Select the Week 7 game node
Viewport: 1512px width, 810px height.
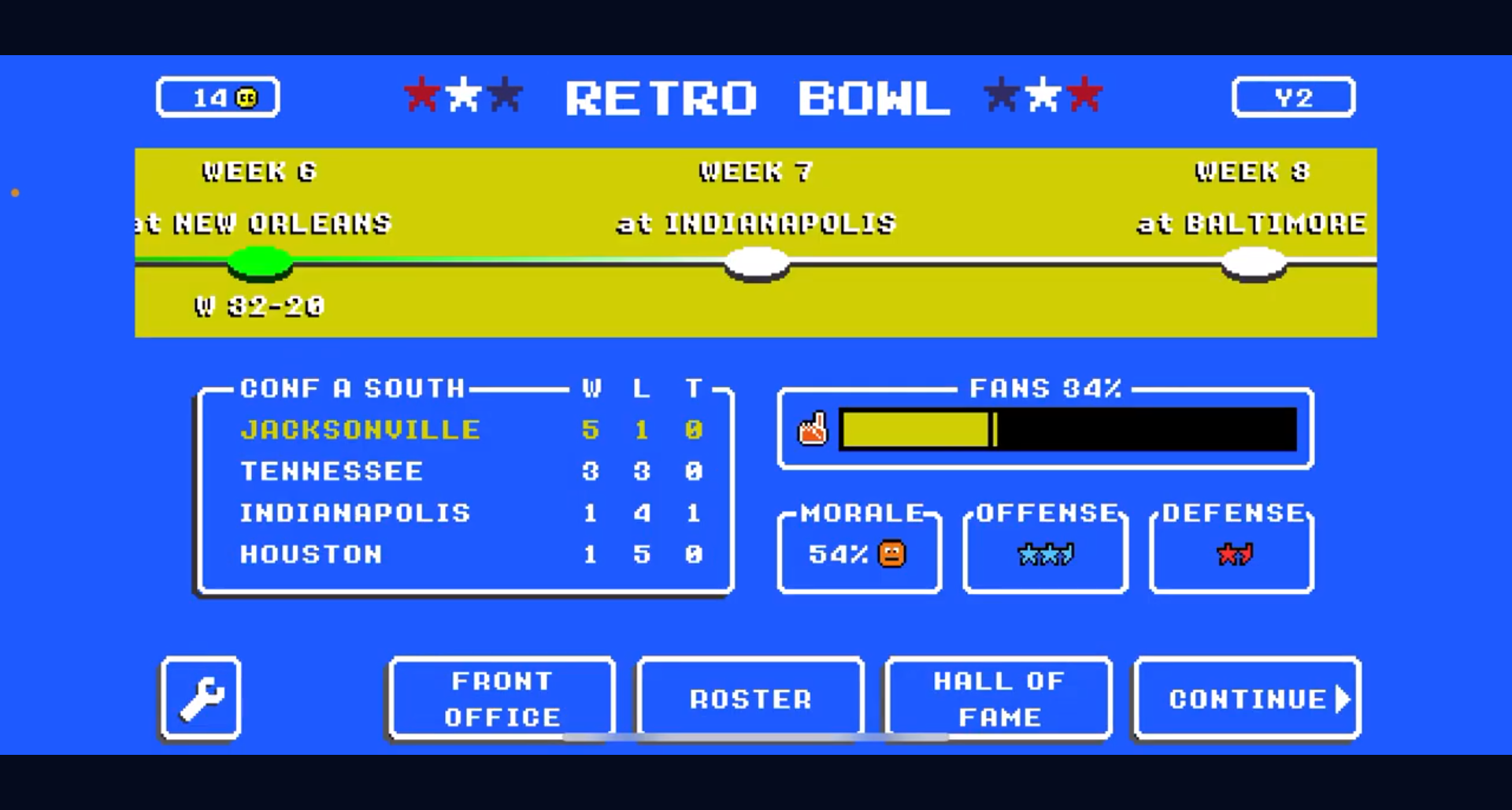(757, 260)
